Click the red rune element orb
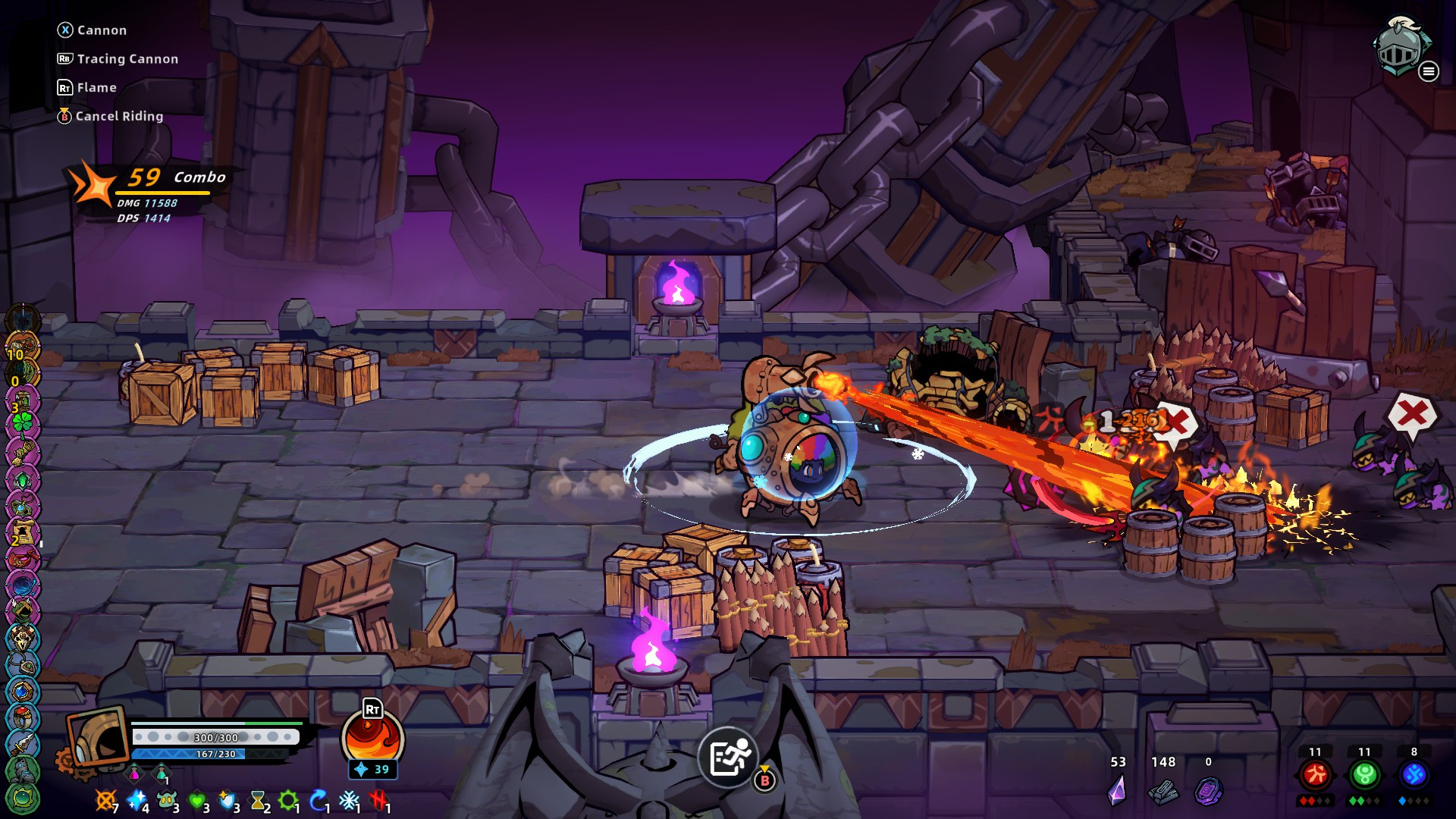Screen dimensions: 1456x819 [1315, 774]
